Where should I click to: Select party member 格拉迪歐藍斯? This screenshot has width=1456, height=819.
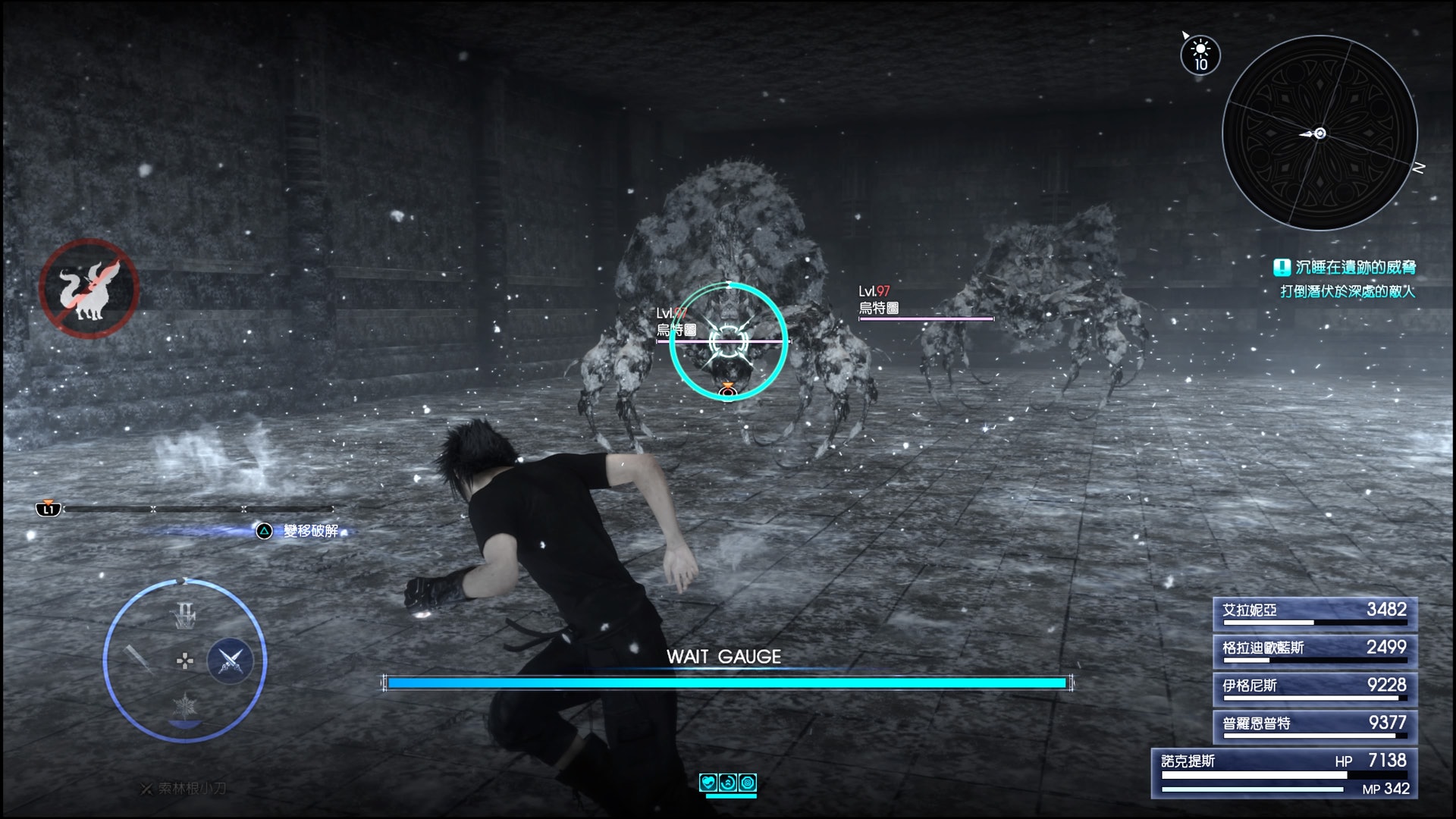tap(1314, 650)
